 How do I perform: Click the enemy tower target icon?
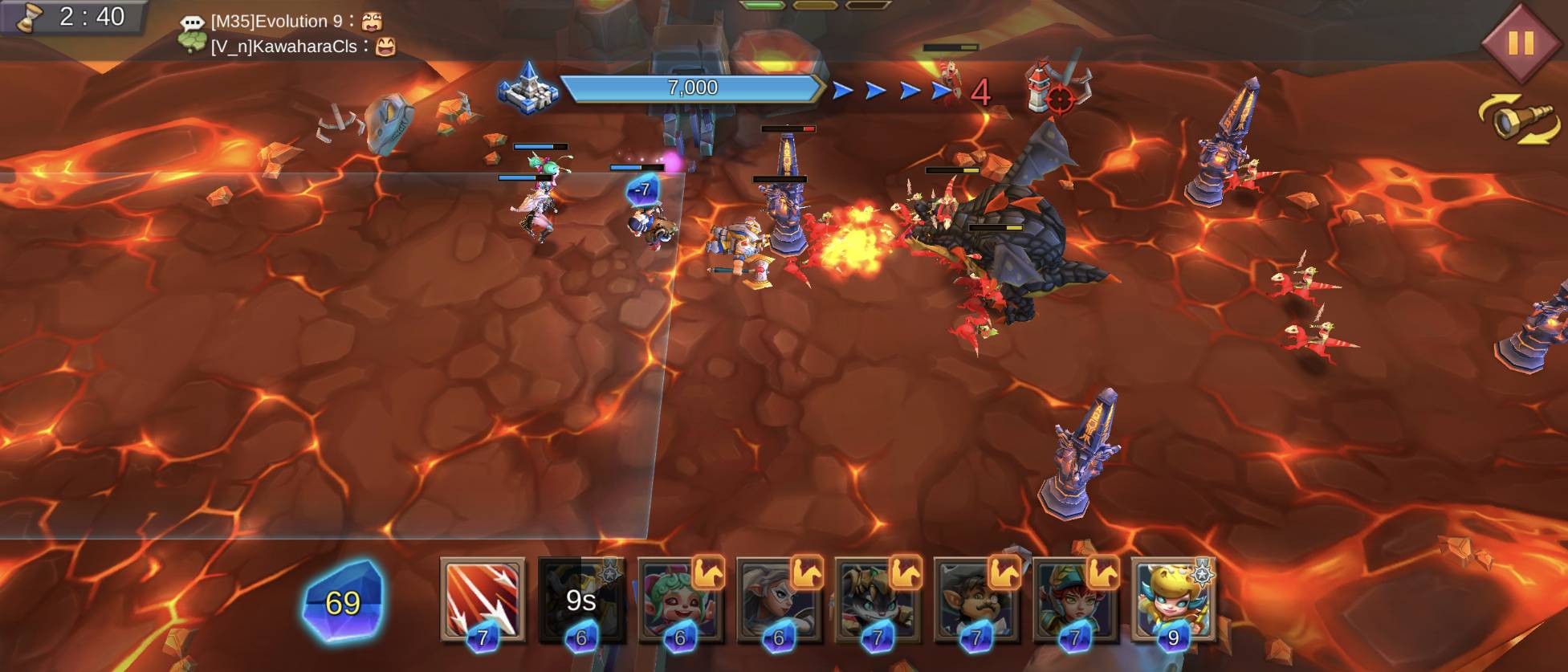[1057, 87]
